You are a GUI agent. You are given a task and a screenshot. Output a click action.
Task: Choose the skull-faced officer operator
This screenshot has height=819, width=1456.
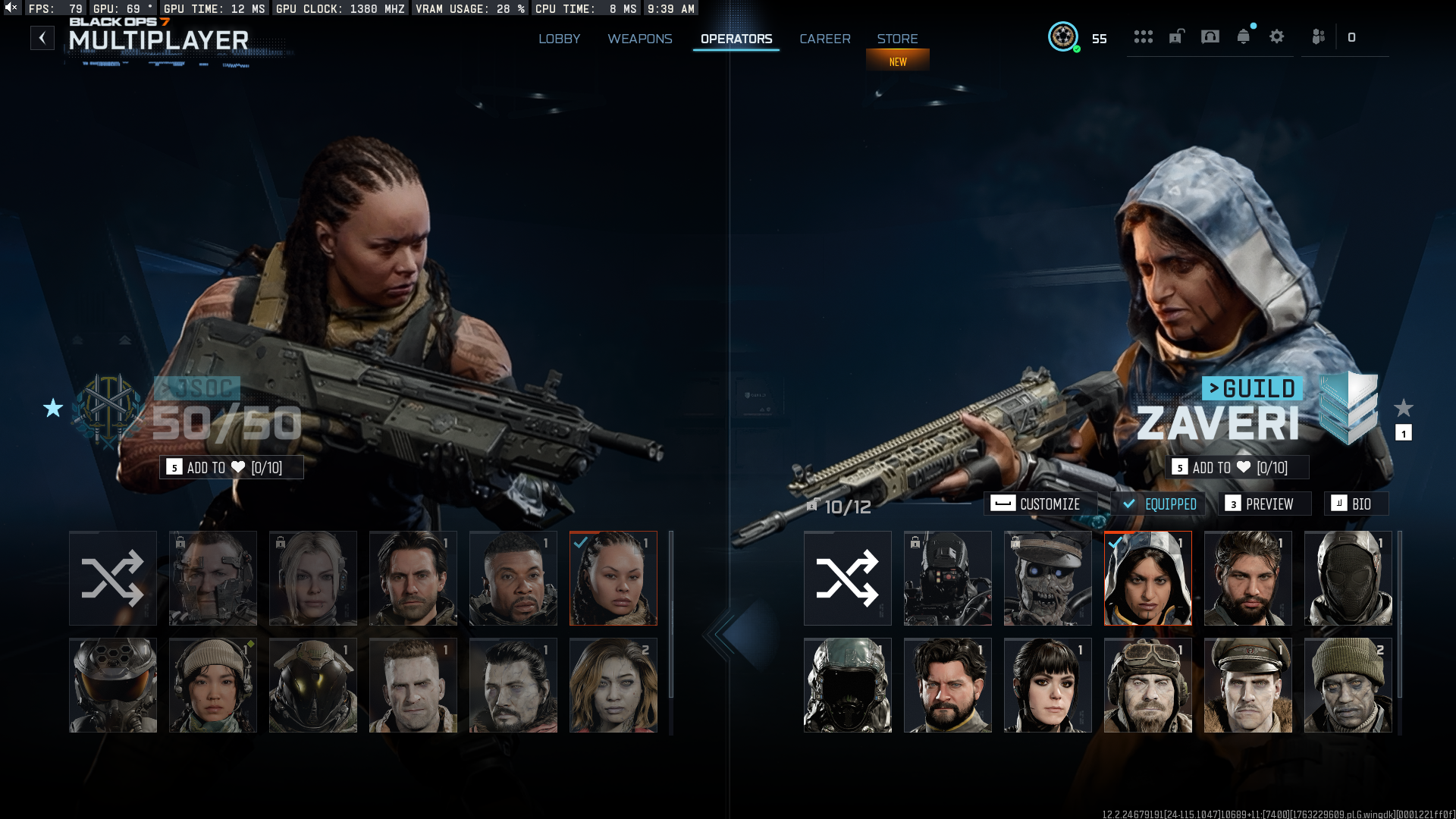(1047, 579)
